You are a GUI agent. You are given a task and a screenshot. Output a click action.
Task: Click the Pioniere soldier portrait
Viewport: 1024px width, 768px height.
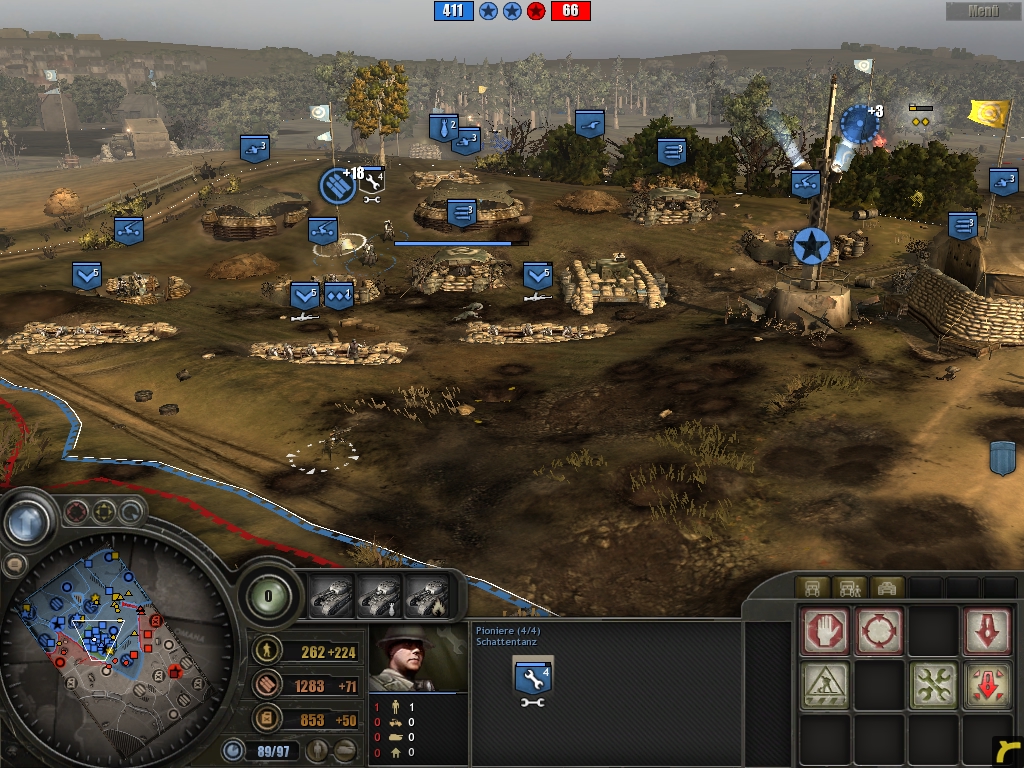(418, 657)
